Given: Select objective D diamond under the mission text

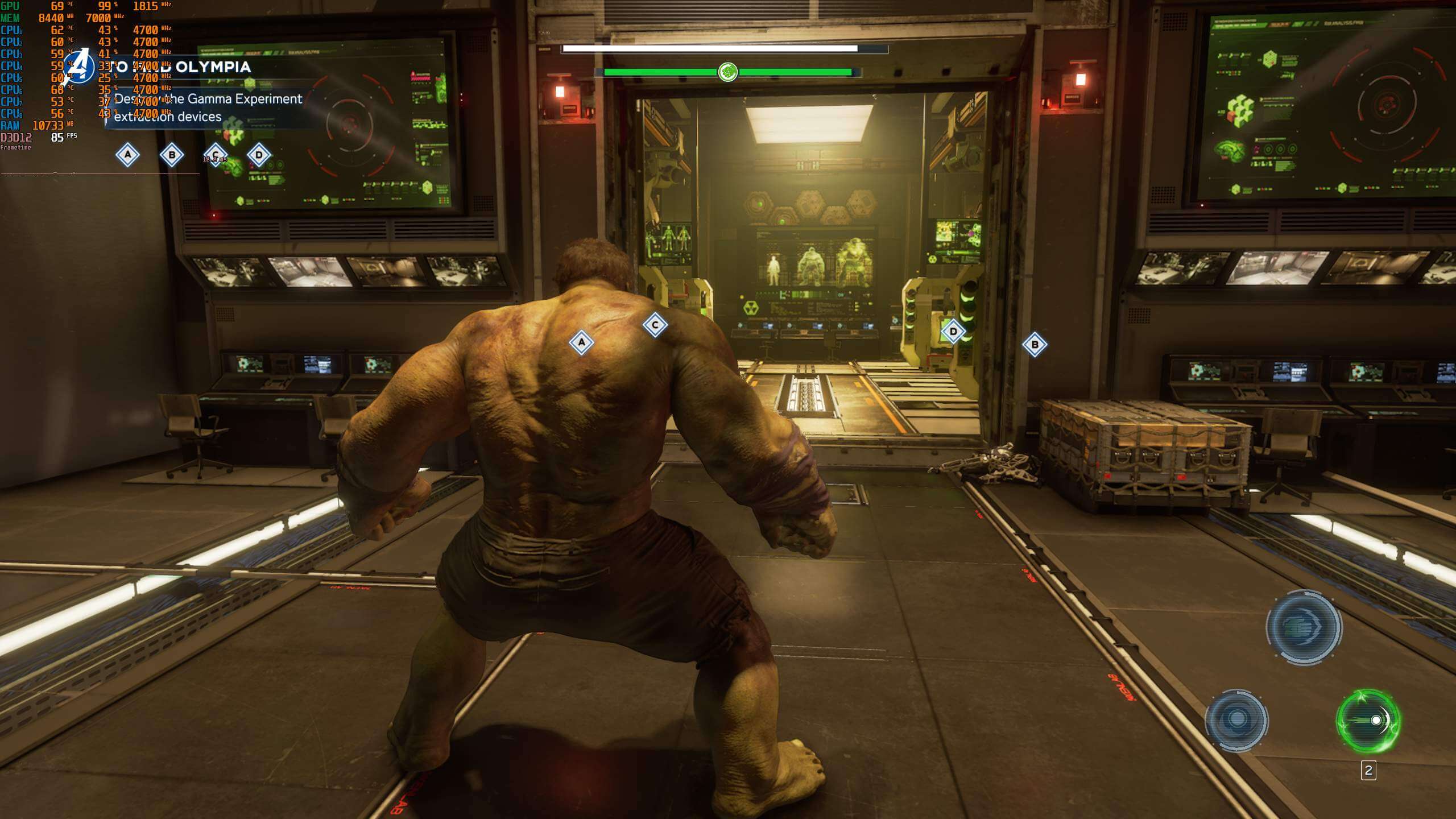Looking at the screenshot, I should point(259,155).
